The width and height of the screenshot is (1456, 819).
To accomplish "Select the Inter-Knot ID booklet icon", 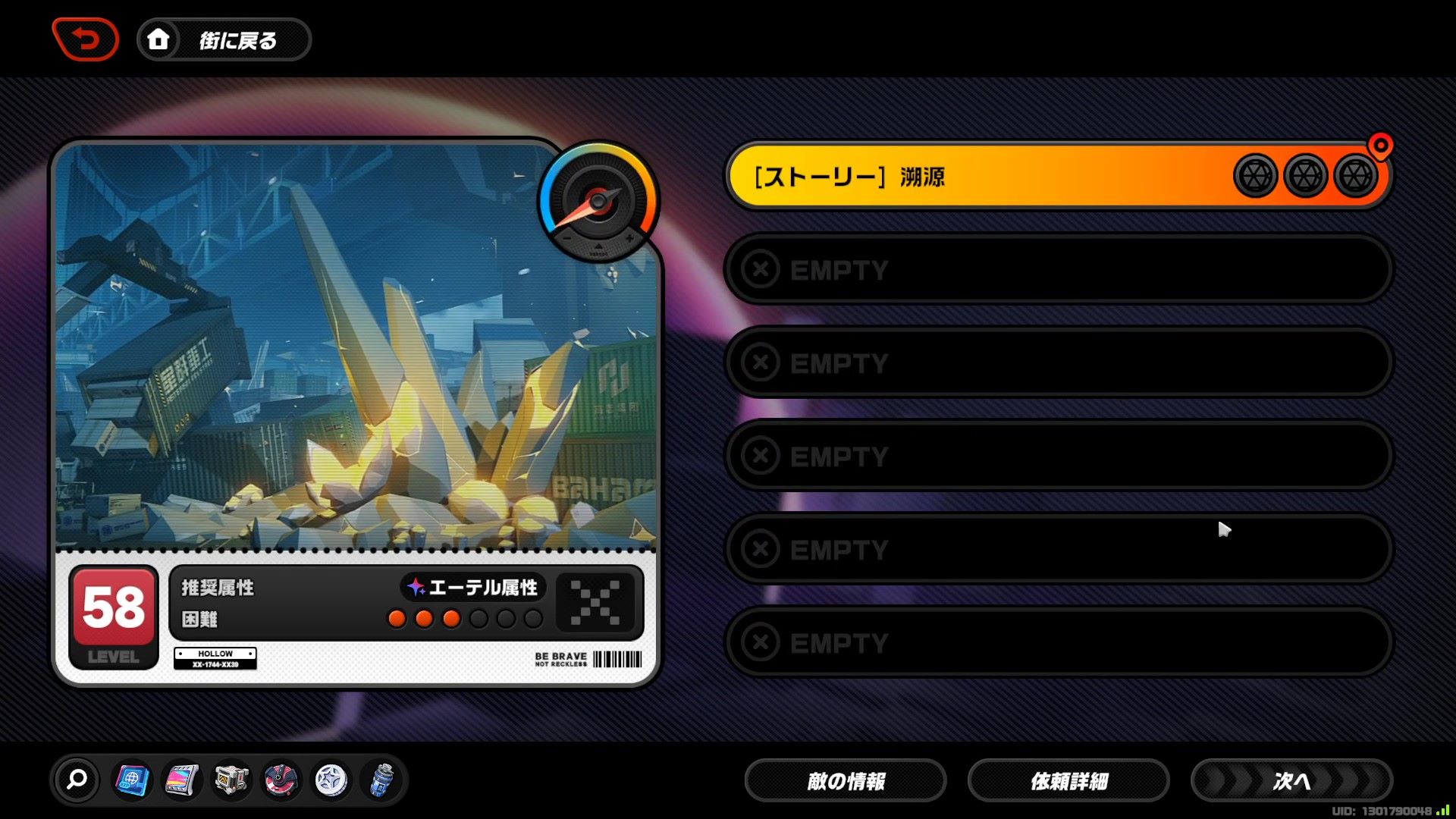I will tap(132, 780).
